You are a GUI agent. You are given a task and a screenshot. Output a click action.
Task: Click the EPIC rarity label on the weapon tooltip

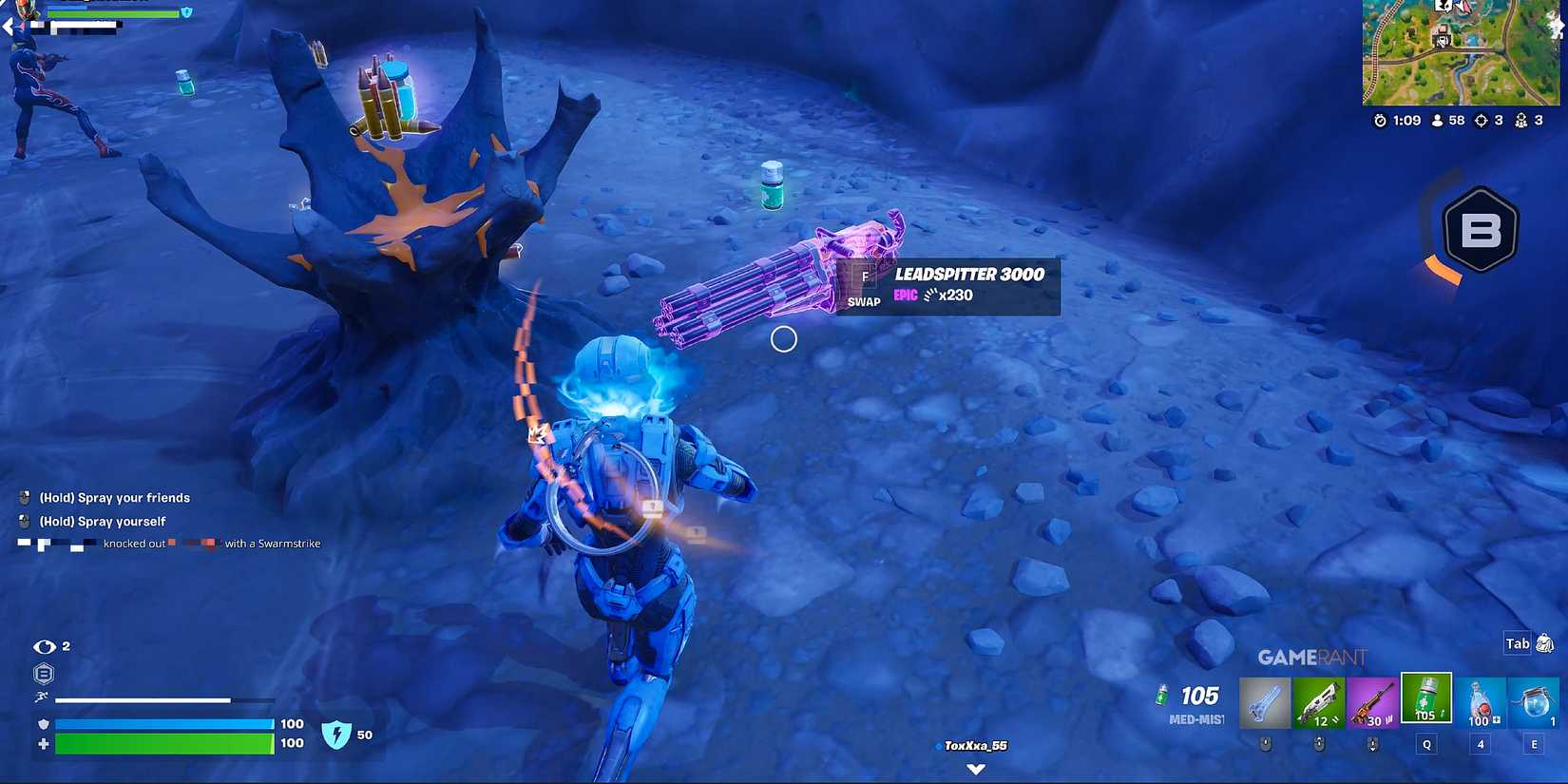click(904, 296)
